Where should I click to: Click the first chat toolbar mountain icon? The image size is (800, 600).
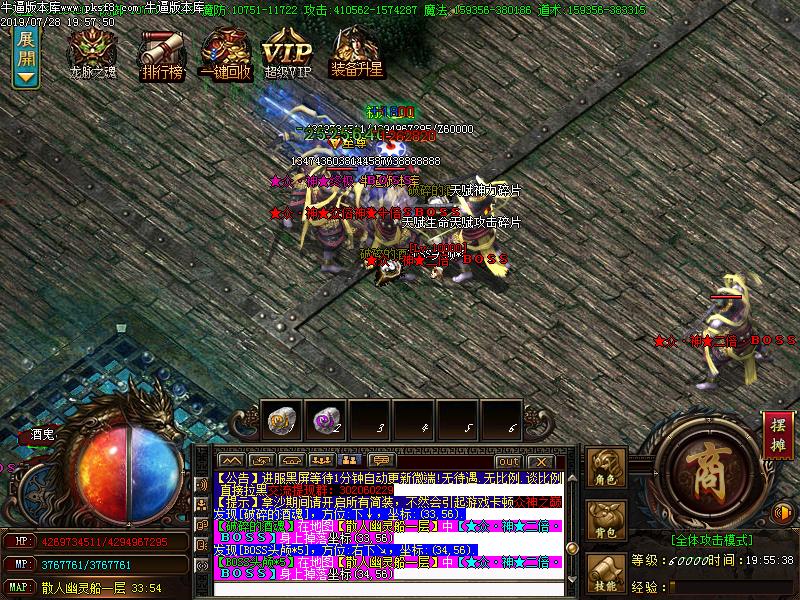coord(232,460)
